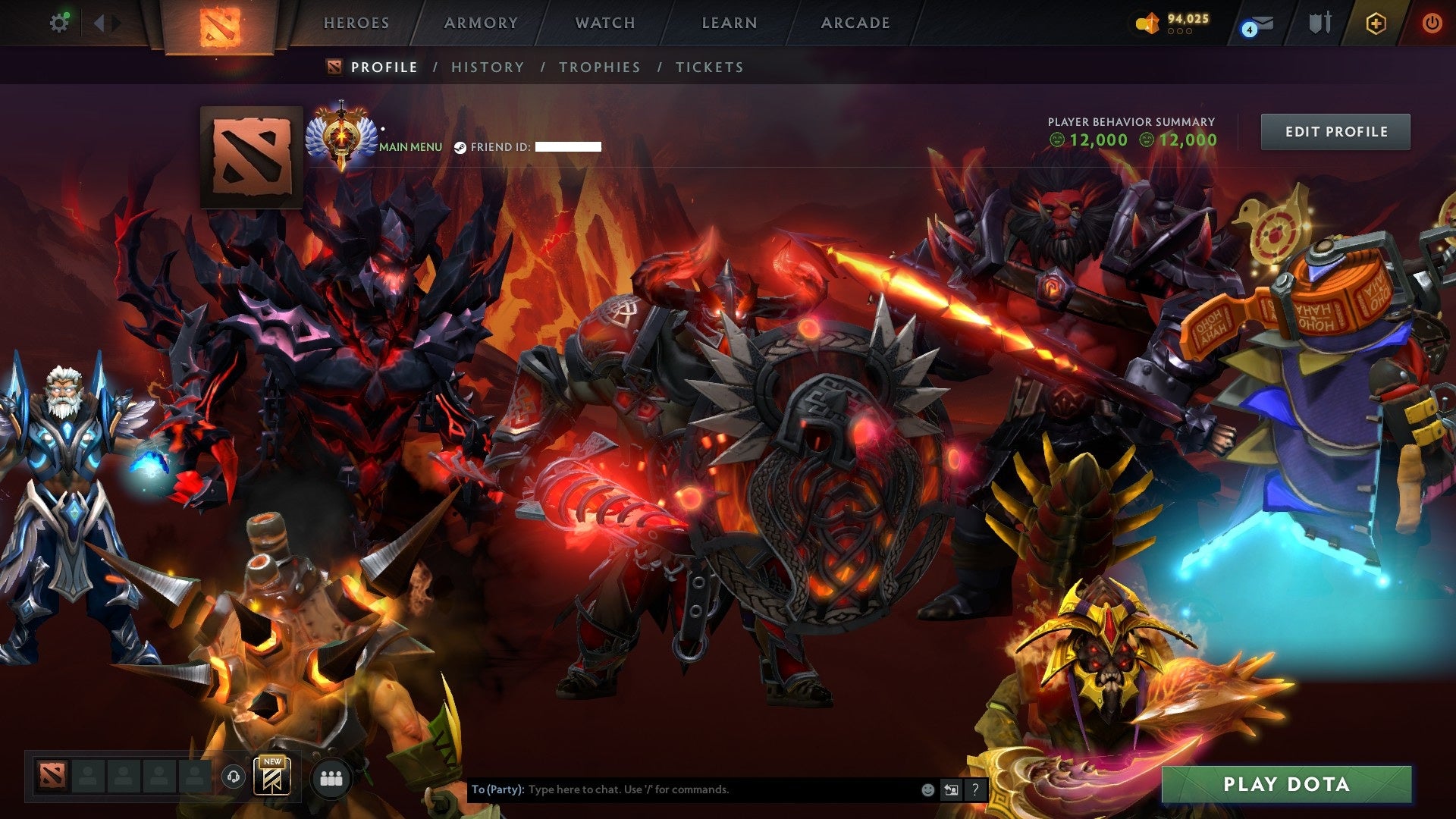Open the settings gear icon
1456x819 pixels.
click(x=60, y=22)
